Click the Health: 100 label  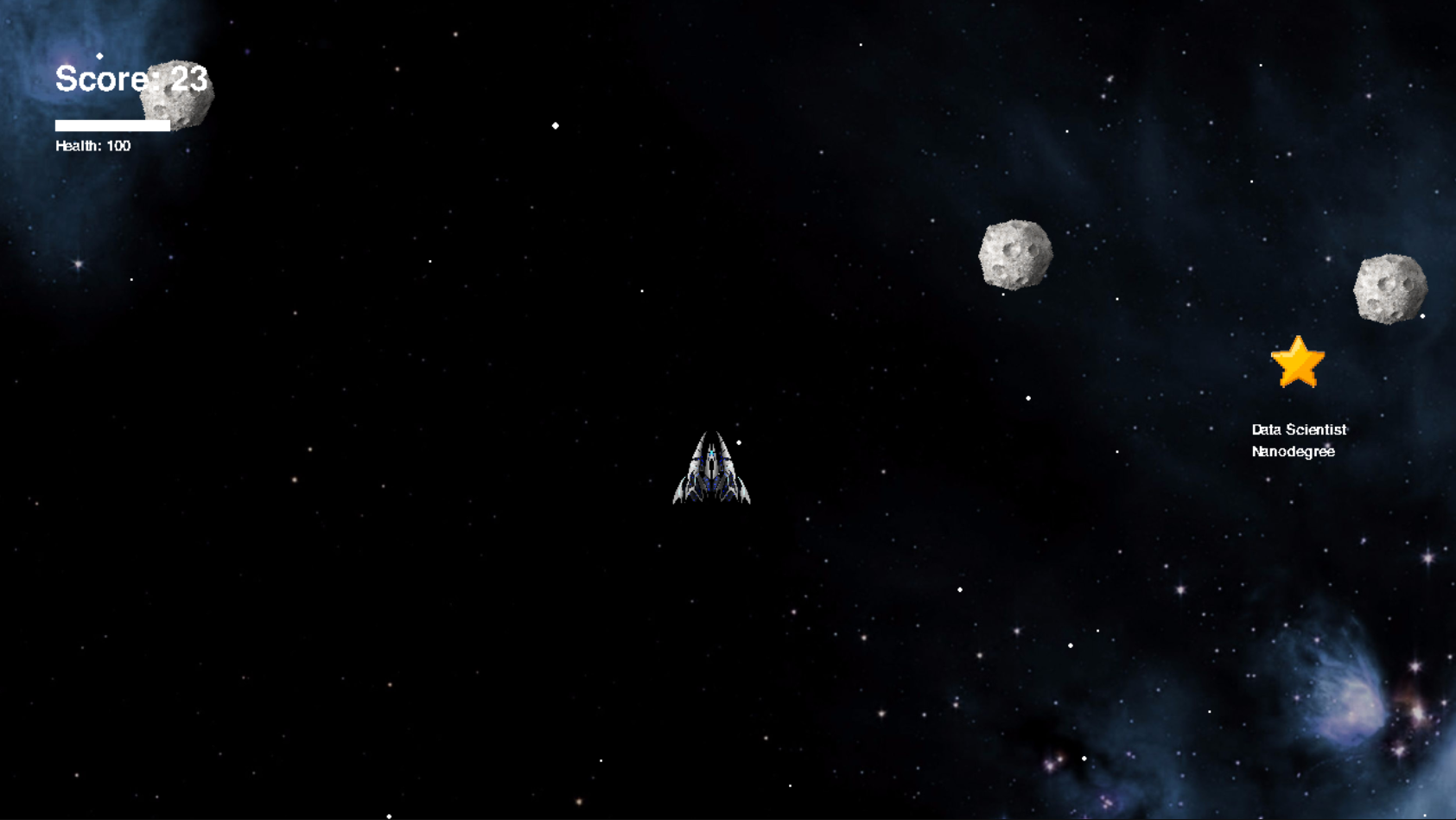click(x=92, y=145)
